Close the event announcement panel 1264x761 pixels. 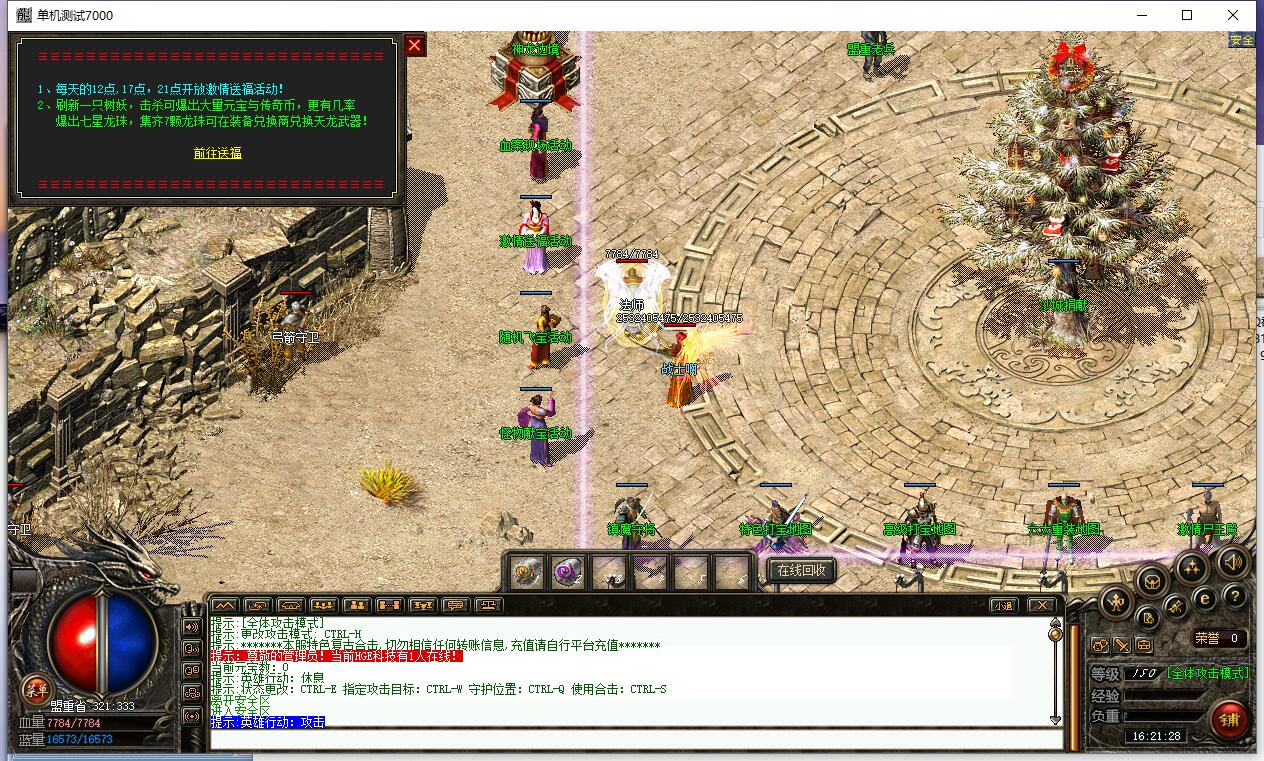[x=415, y=45]
